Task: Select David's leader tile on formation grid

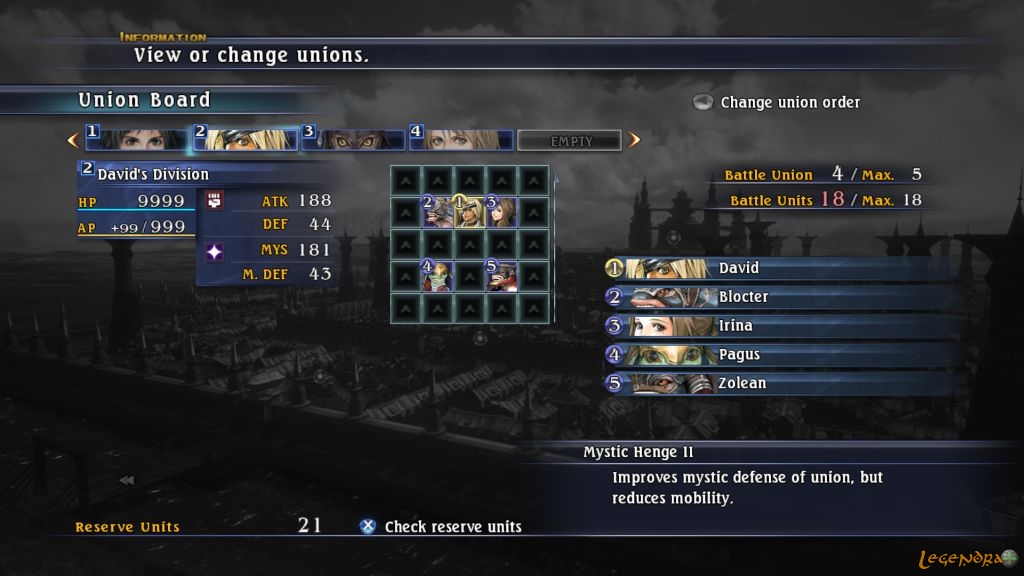Action: (469, 211)
